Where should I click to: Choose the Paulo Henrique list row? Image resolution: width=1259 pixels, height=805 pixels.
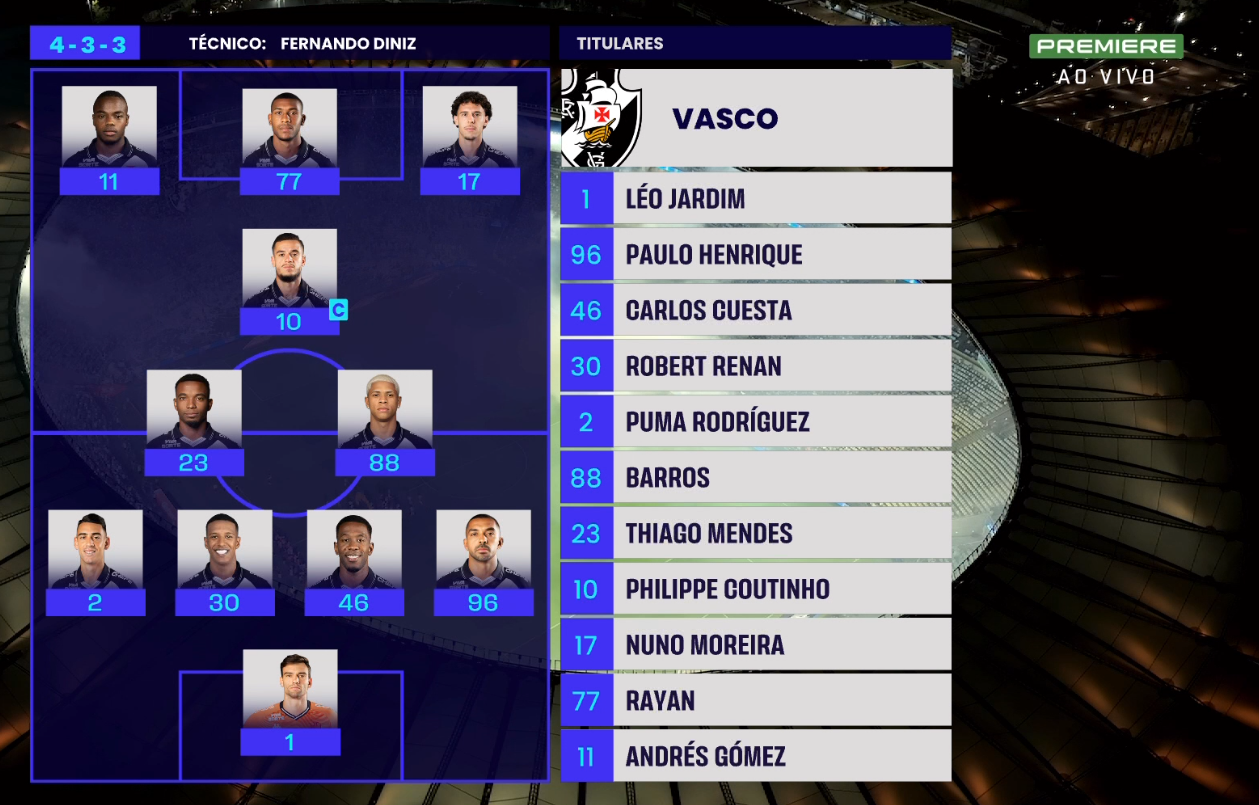755,254
